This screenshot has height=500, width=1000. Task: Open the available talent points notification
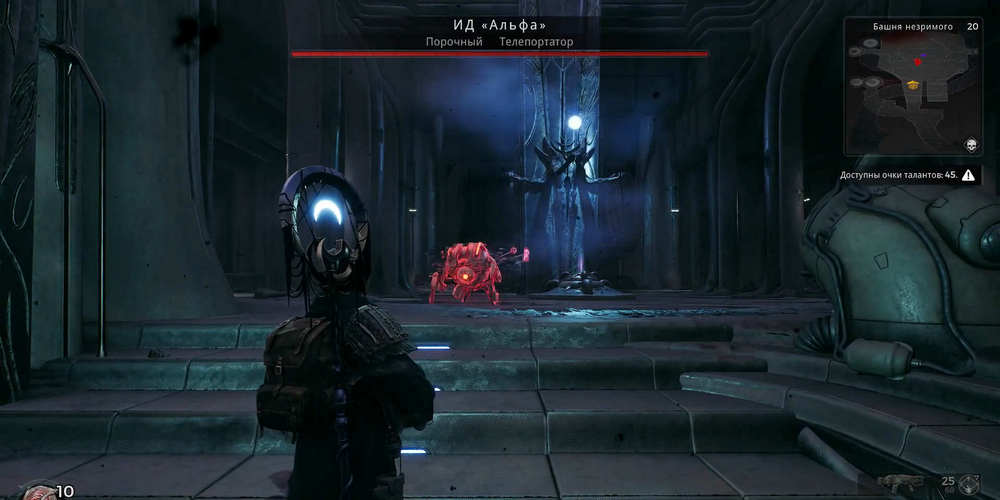tap(909, 175)
